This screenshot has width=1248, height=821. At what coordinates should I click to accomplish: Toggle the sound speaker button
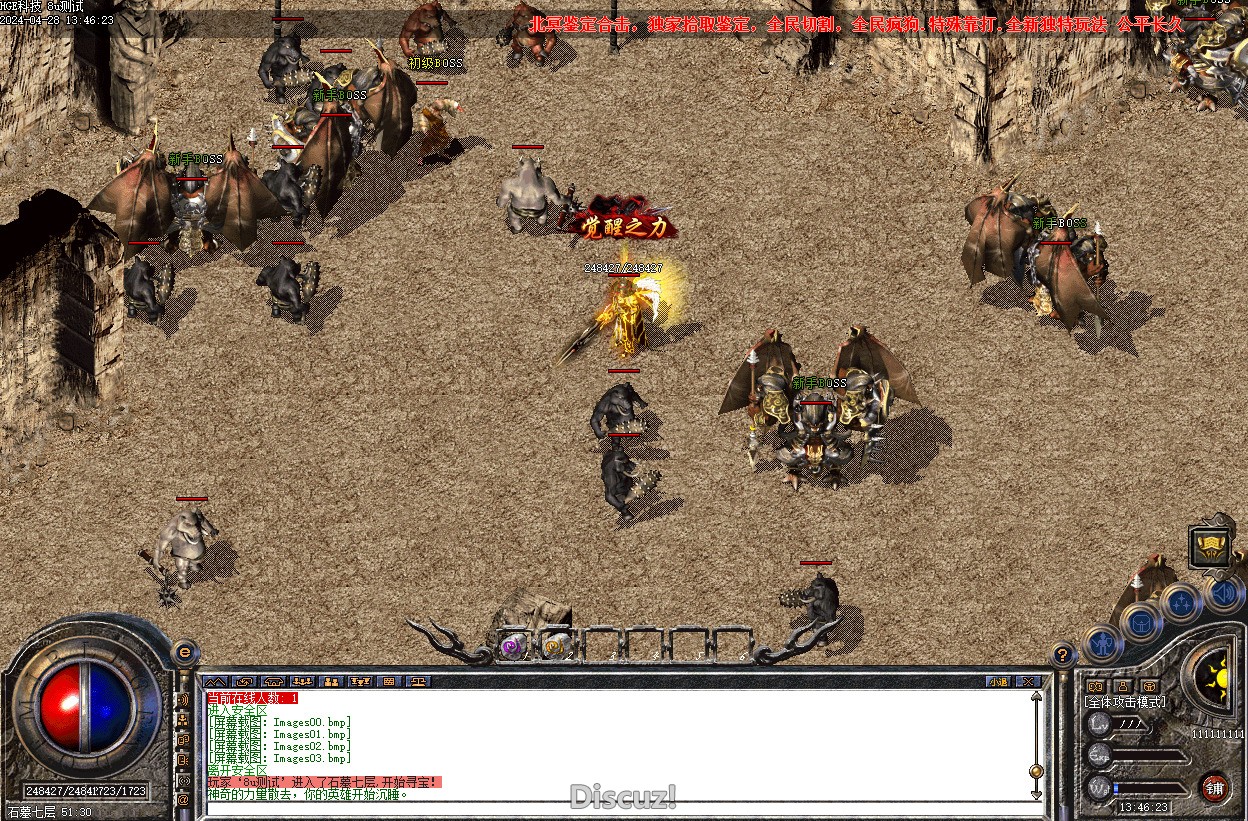(x=1222, y=594)
